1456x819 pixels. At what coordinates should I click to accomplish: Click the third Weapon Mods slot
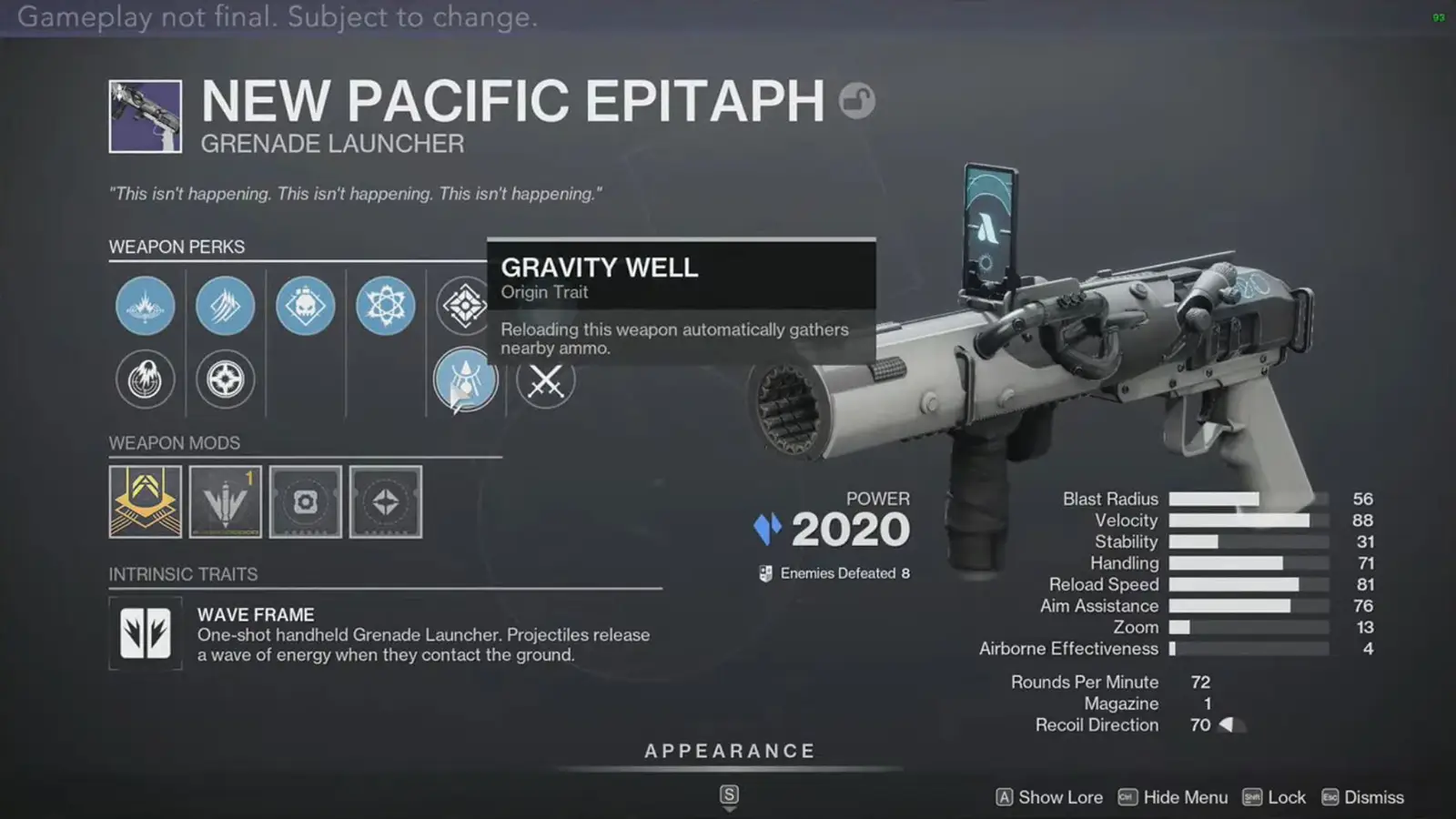pyautogui.click(x=305, y=501)
